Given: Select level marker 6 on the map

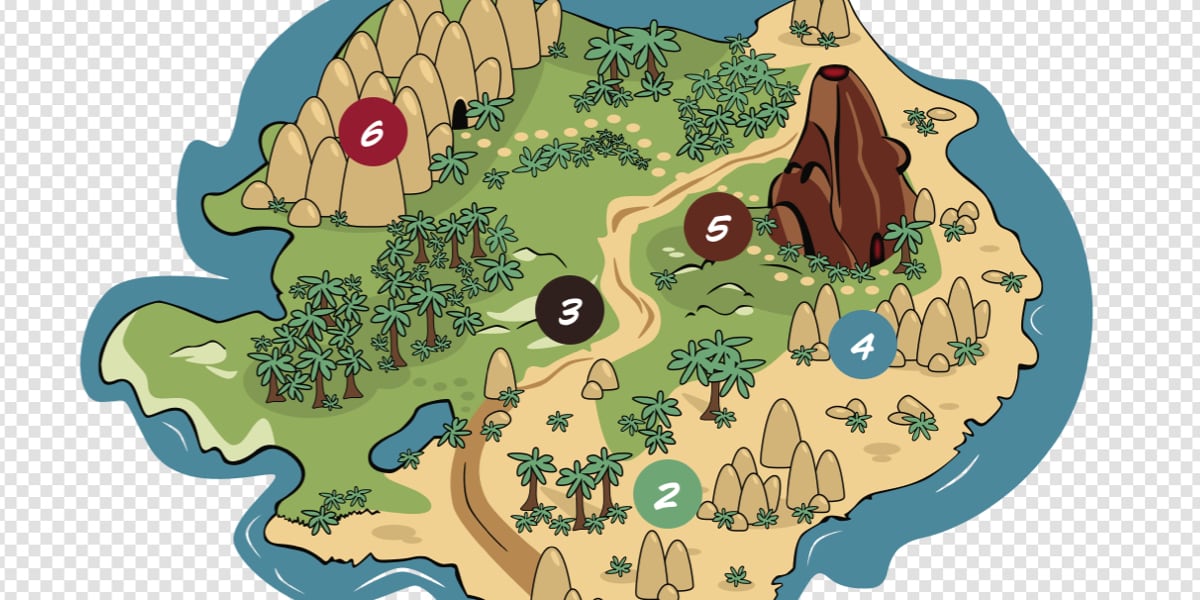Looking at the screenshot, I should point(373,131).
